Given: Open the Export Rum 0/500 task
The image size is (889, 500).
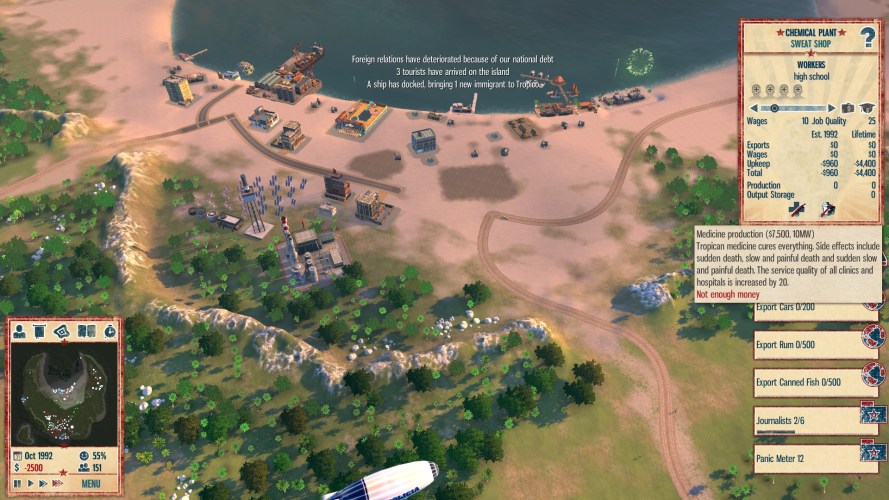Looking at the screenshot, I should 816,344.
